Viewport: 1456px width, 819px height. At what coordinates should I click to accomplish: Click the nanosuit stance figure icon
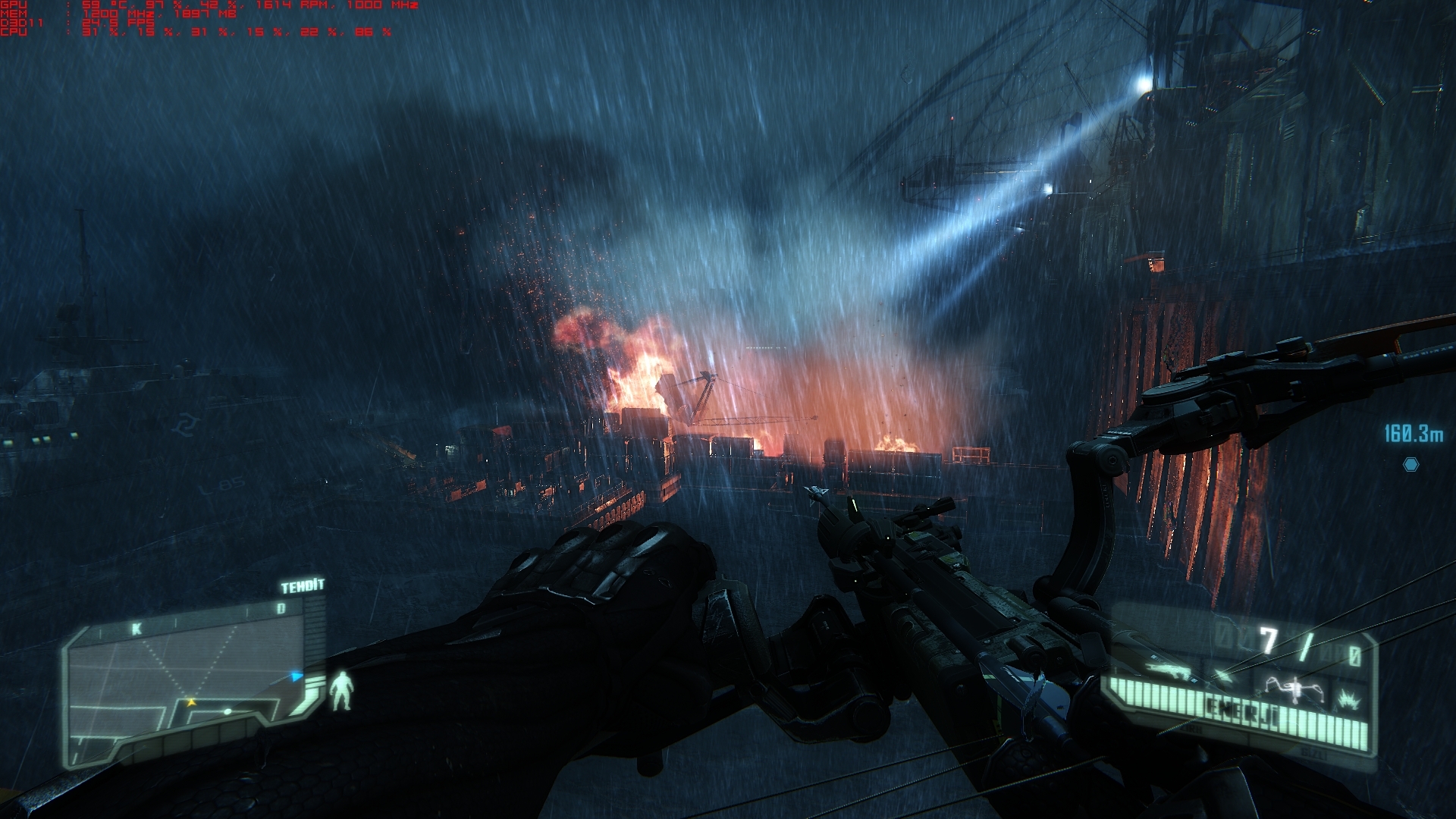[342, 690]
